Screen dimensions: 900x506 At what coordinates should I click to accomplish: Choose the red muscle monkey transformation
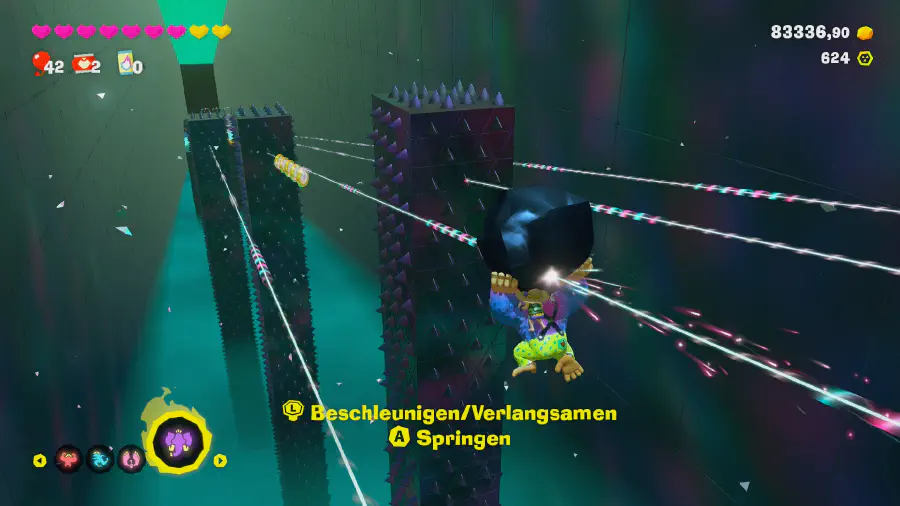point(69,459)
